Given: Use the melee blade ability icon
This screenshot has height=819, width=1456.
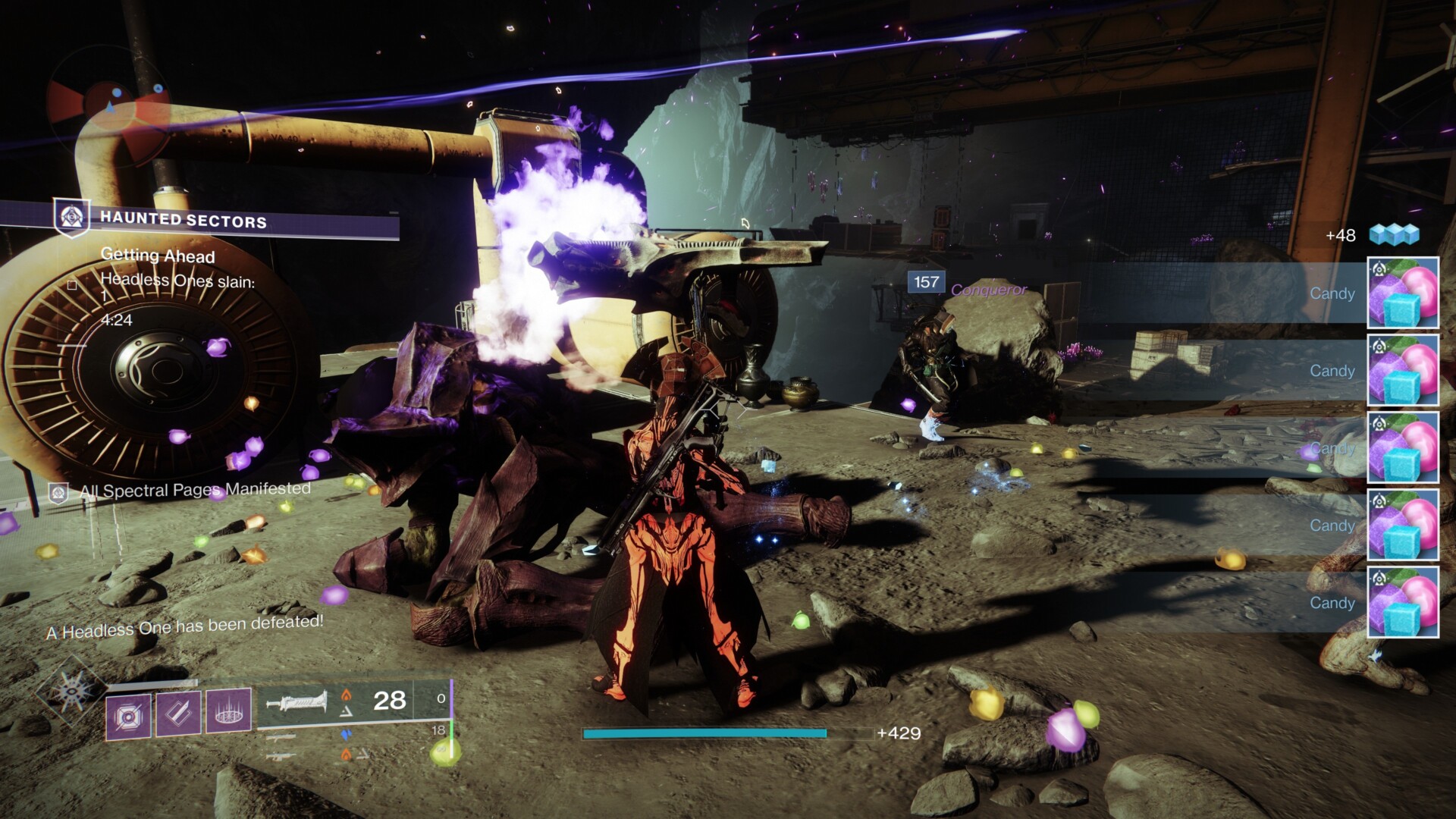Looking at the screenshot, I should coord(178,714).
